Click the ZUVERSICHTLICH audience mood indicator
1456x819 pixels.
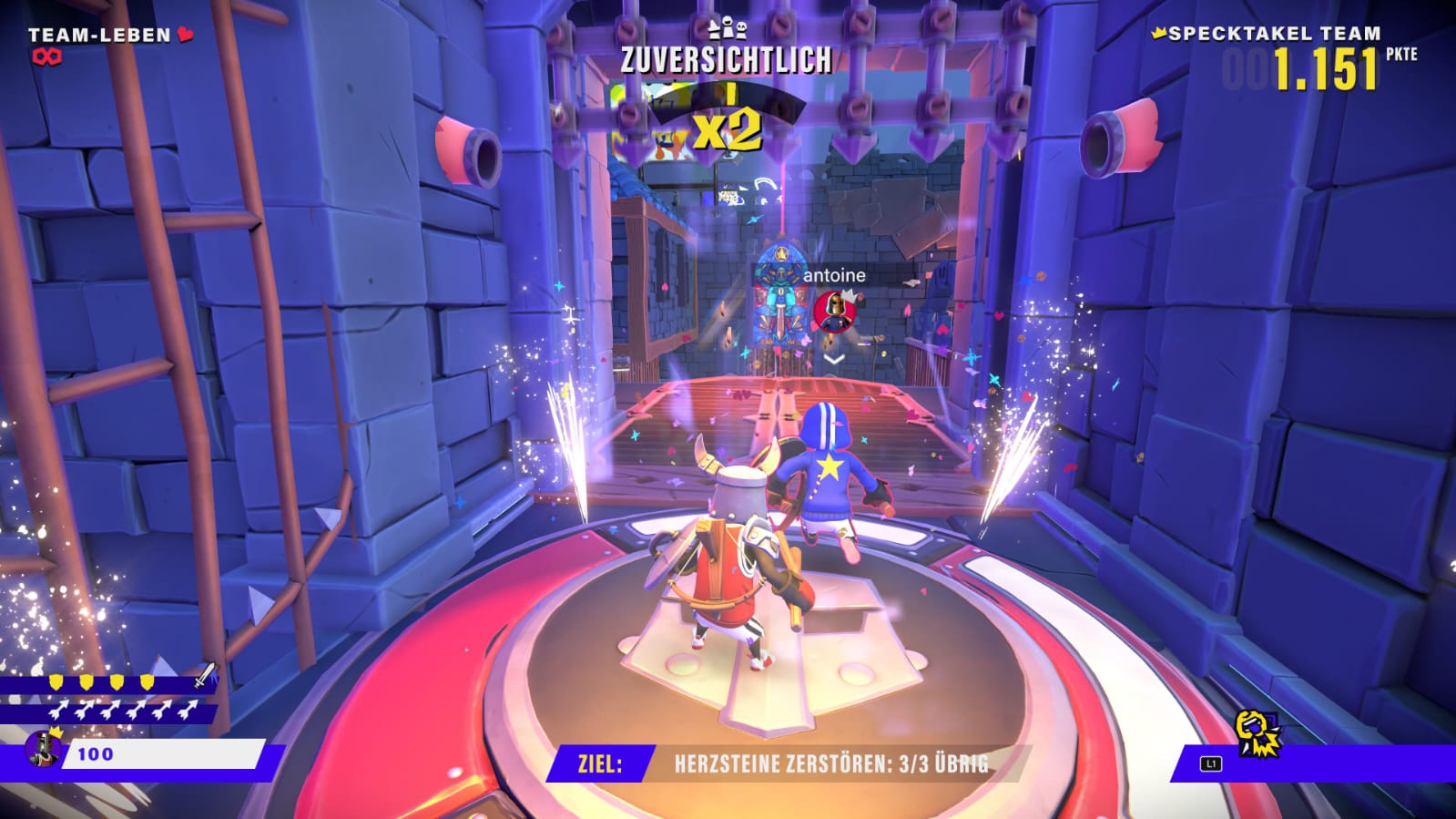click(x=726, y=60)
